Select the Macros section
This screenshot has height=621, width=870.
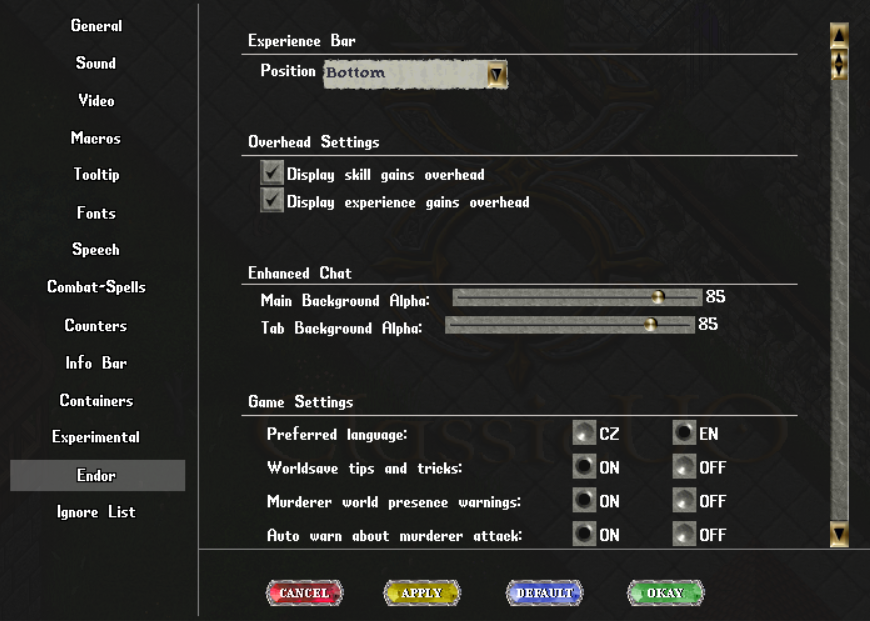pos(96,138)
